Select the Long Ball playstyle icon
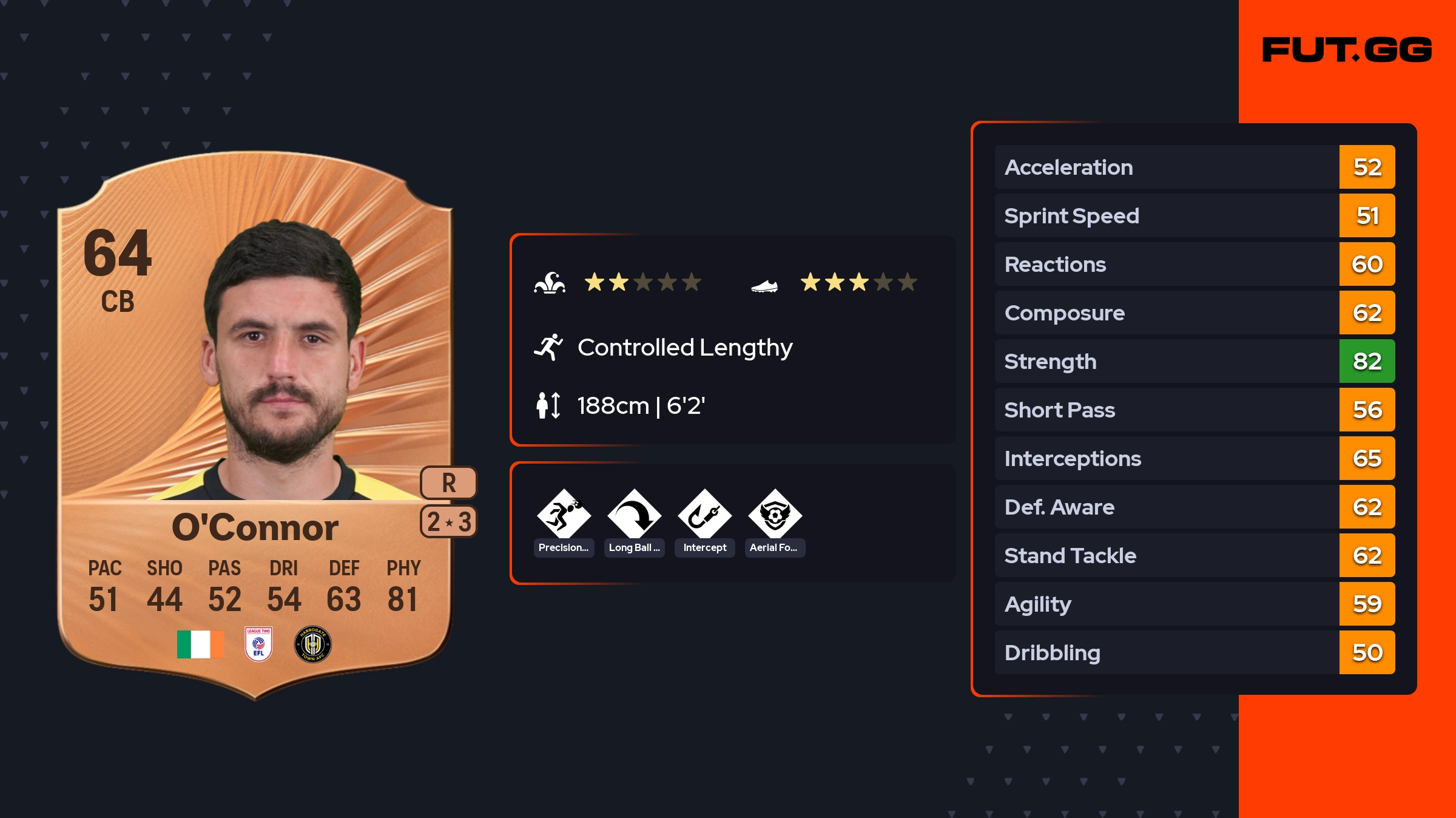Viewport: 1456px width, 818px height. (634, 515)
